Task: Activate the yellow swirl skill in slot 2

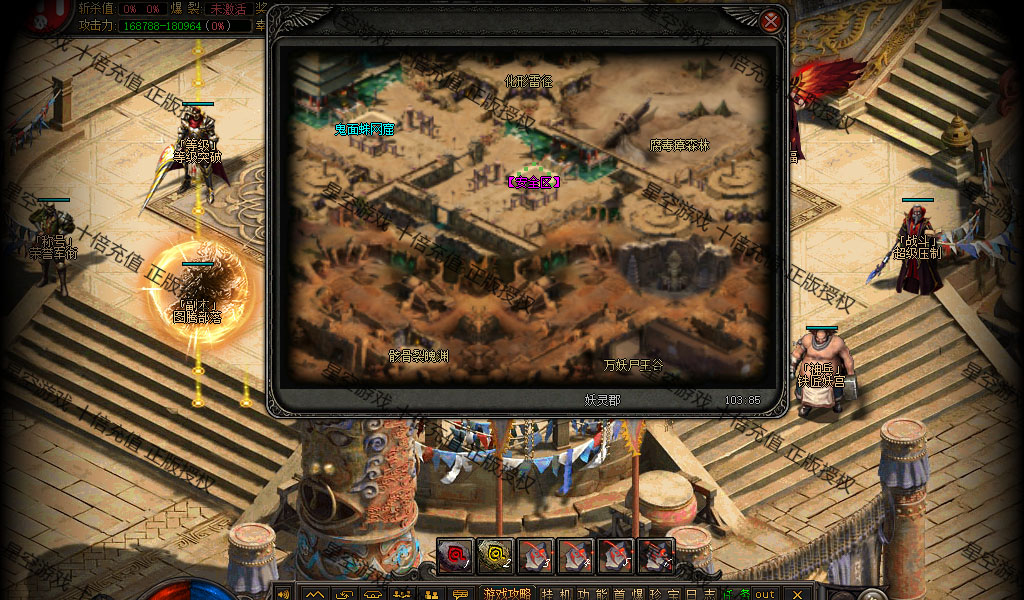Action: [495, 555]
